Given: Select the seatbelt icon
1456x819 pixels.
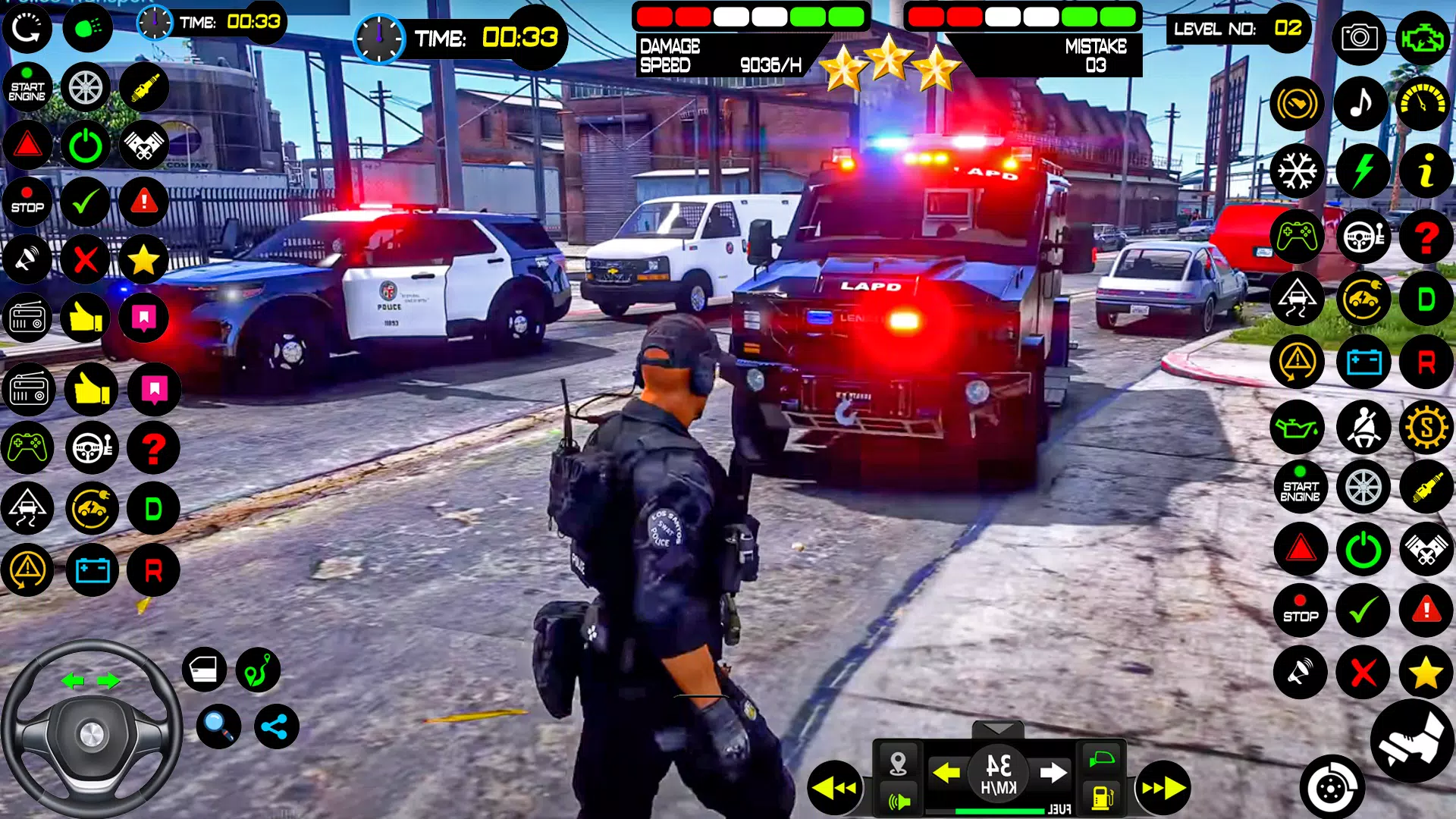Looking at the screenshot, I should click(1365, 427).
